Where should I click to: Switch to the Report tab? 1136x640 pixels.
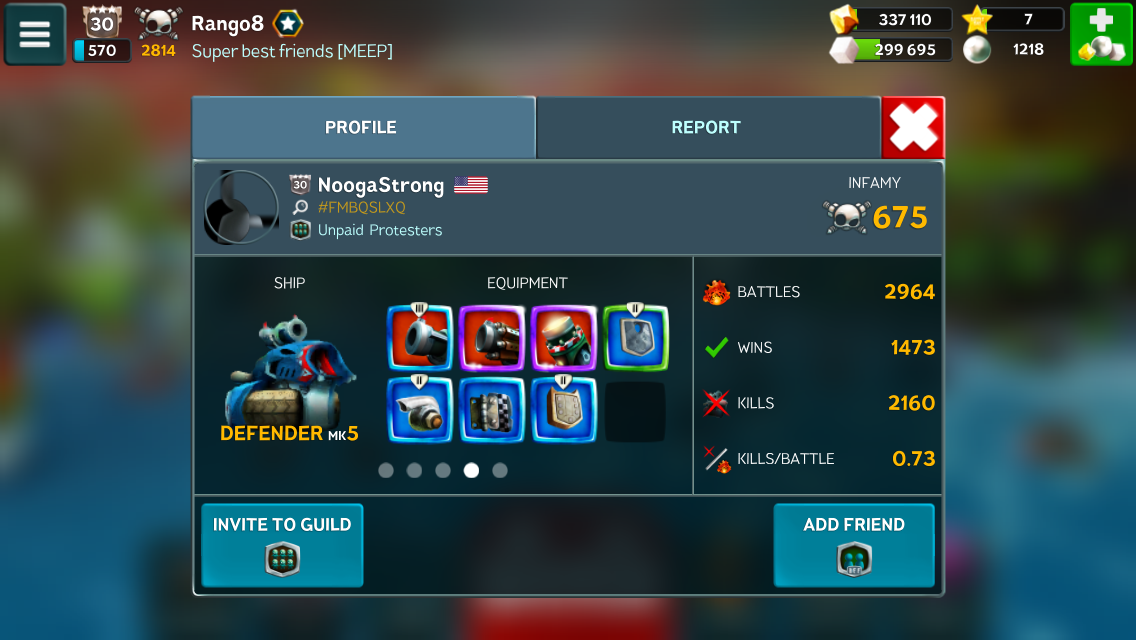click(x=706, y=128)
